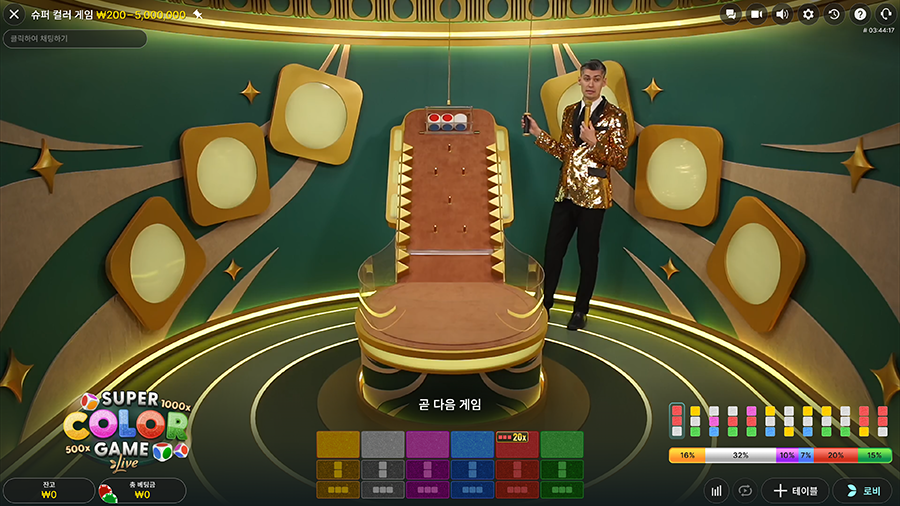Bet on the white top tile

click(x=382, y=445)
